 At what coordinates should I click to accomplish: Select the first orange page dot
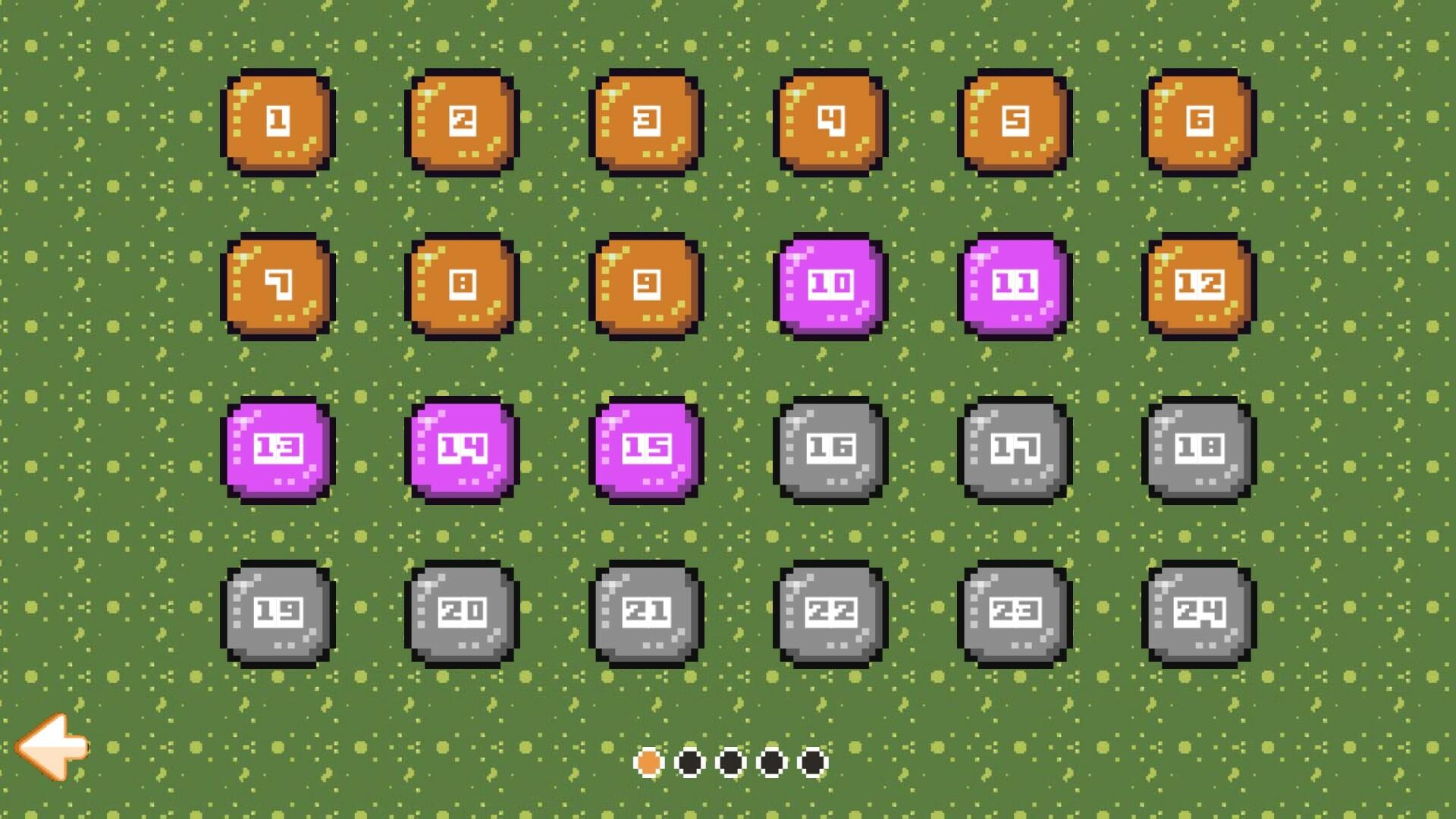(648, 761)
